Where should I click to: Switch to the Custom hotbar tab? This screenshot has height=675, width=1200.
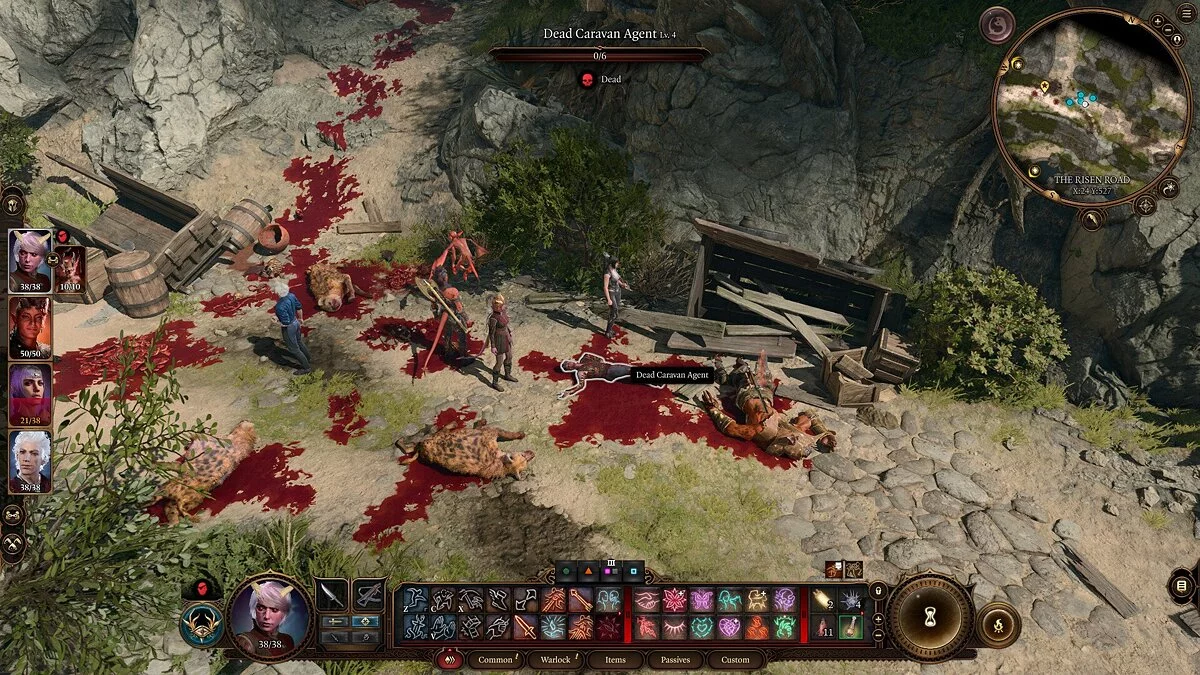tap(735, 660)
